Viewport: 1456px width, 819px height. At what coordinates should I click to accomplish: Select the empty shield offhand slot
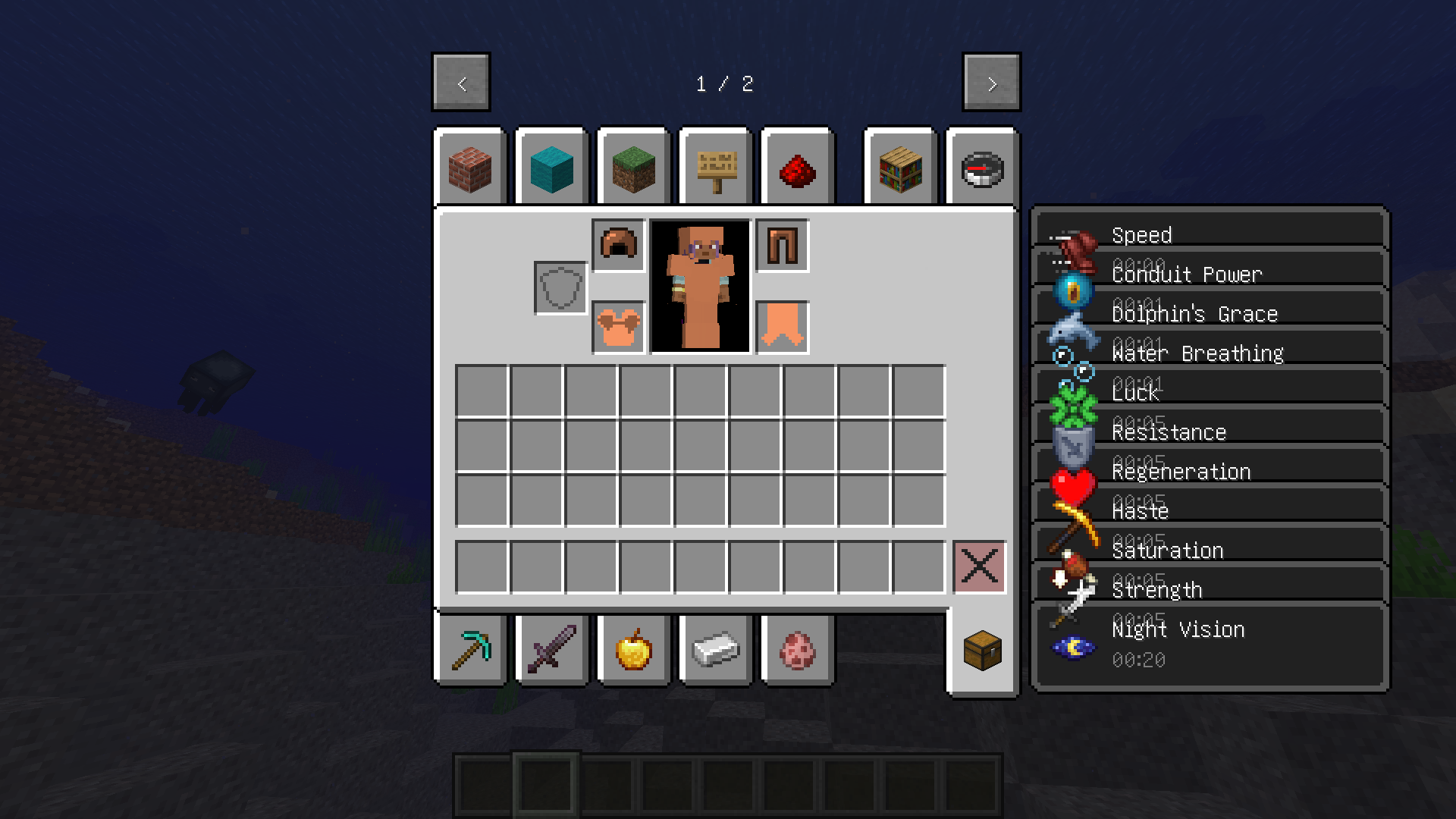560,288
